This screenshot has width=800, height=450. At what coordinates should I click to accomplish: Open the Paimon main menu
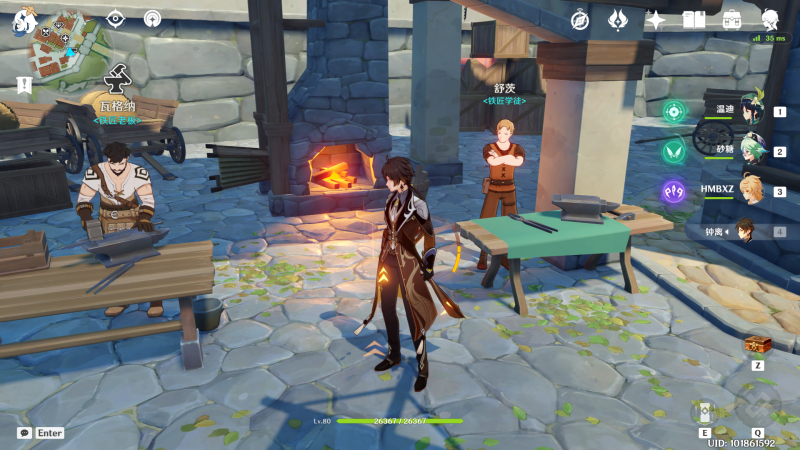pyautogui.click(x=21, y=20)
